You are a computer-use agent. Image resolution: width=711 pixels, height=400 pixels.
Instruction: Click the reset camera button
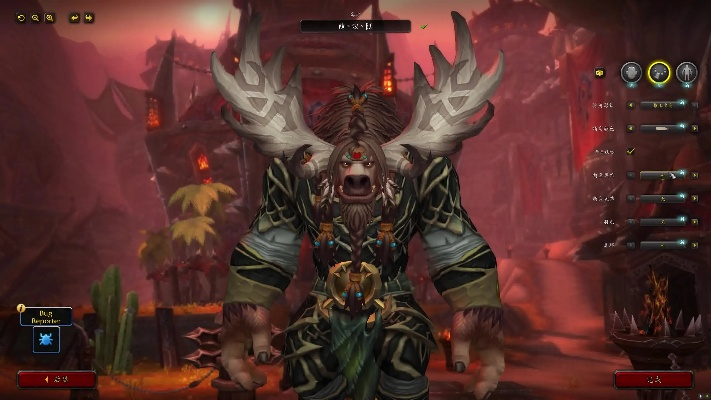[x=21, y=18]
